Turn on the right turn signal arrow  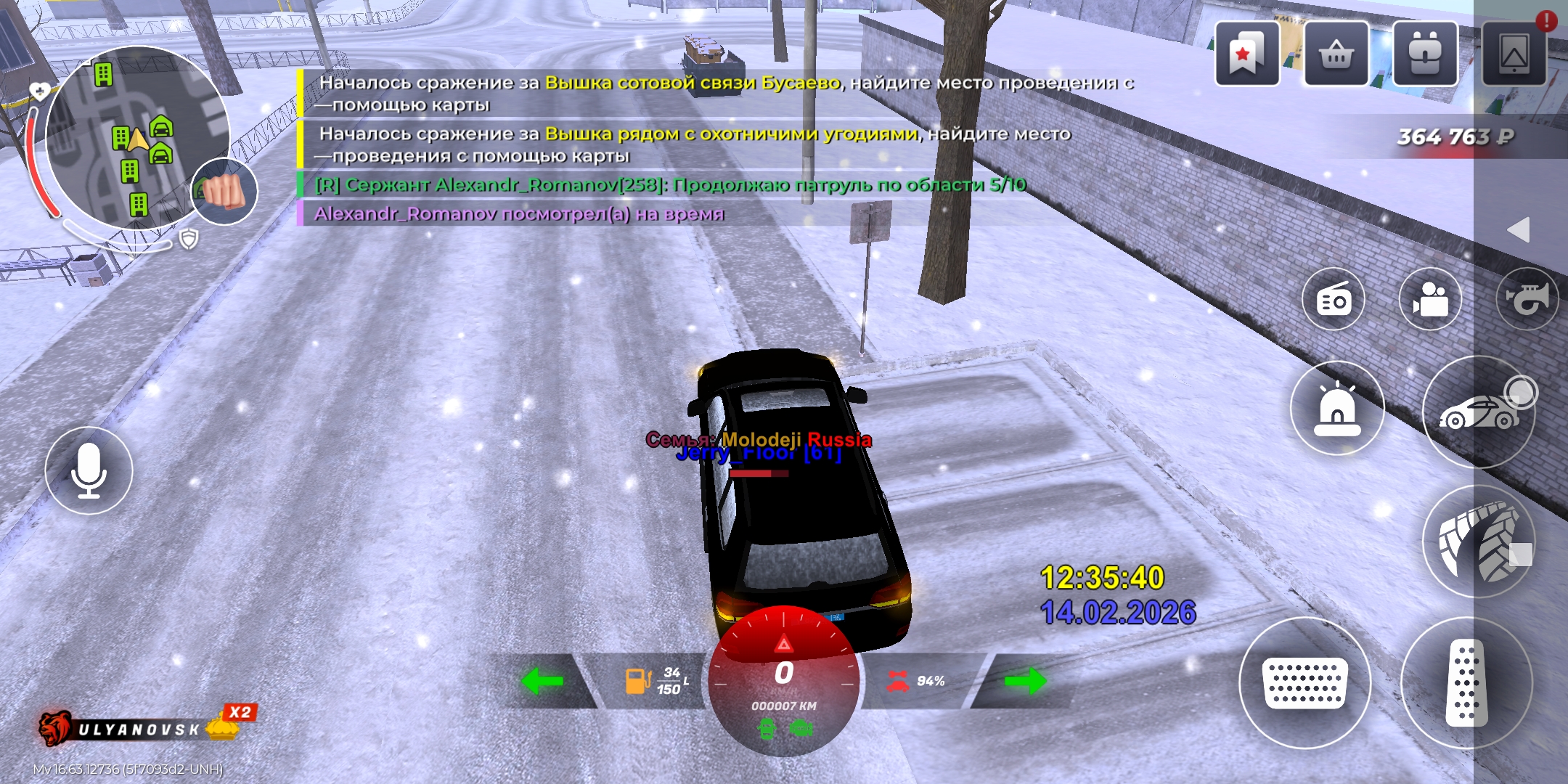pyautogui.click(x=1025, y=681)
